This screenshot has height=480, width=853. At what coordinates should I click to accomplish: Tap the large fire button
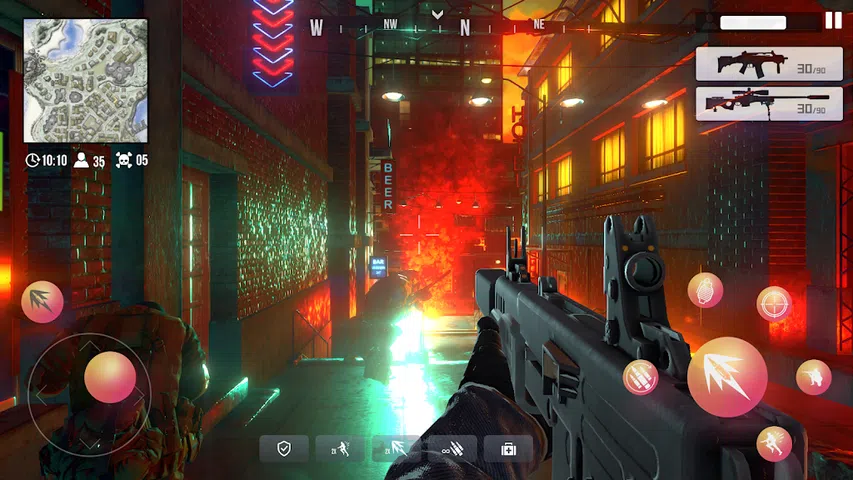(727, 376)
